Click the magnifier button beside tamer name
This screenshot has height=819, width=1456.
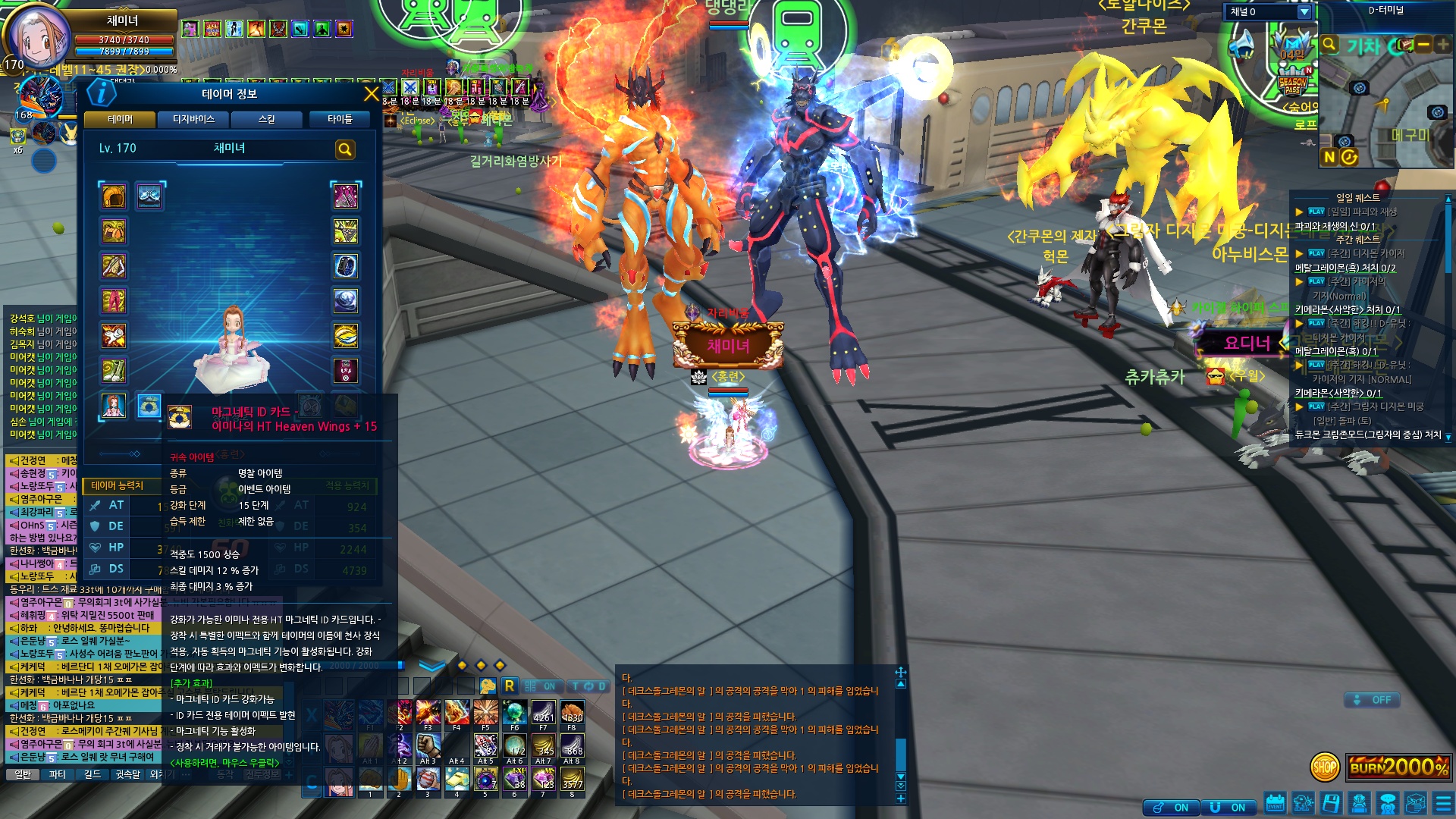pos(345,149)
